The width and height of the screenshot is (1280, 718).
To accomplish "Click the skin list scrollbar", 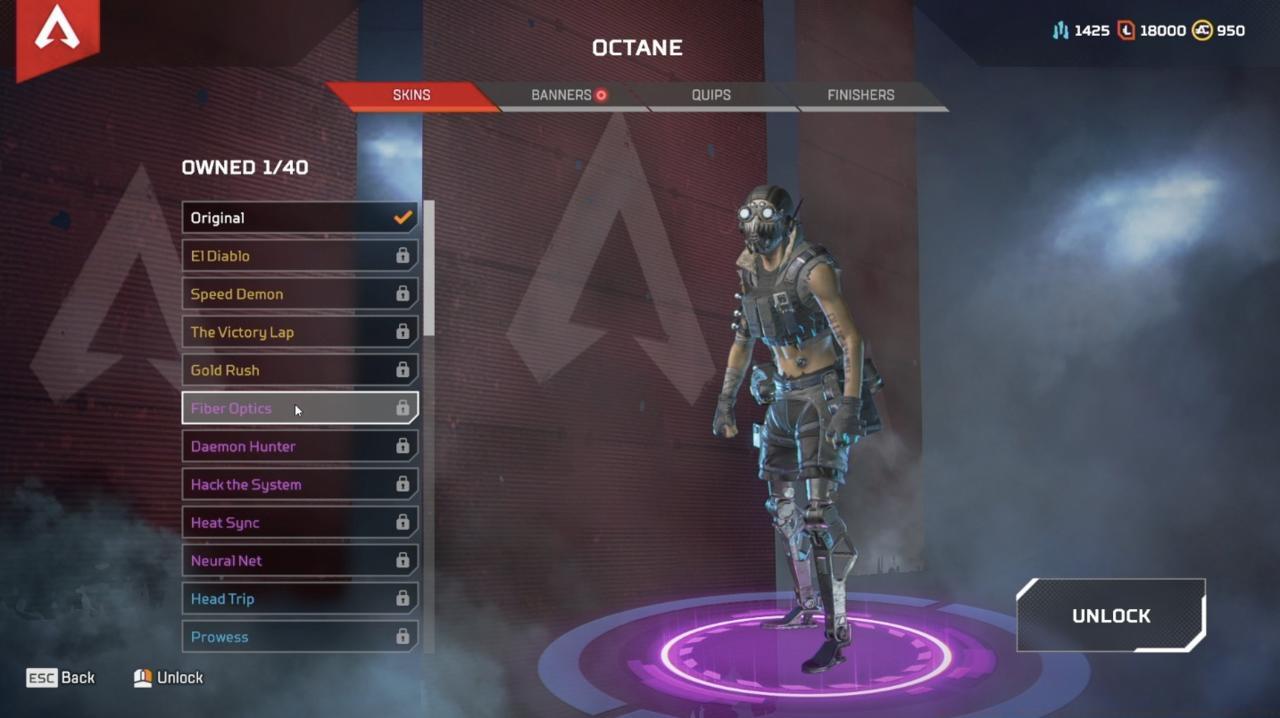I will pyautogui.click(x=429, y=268).
